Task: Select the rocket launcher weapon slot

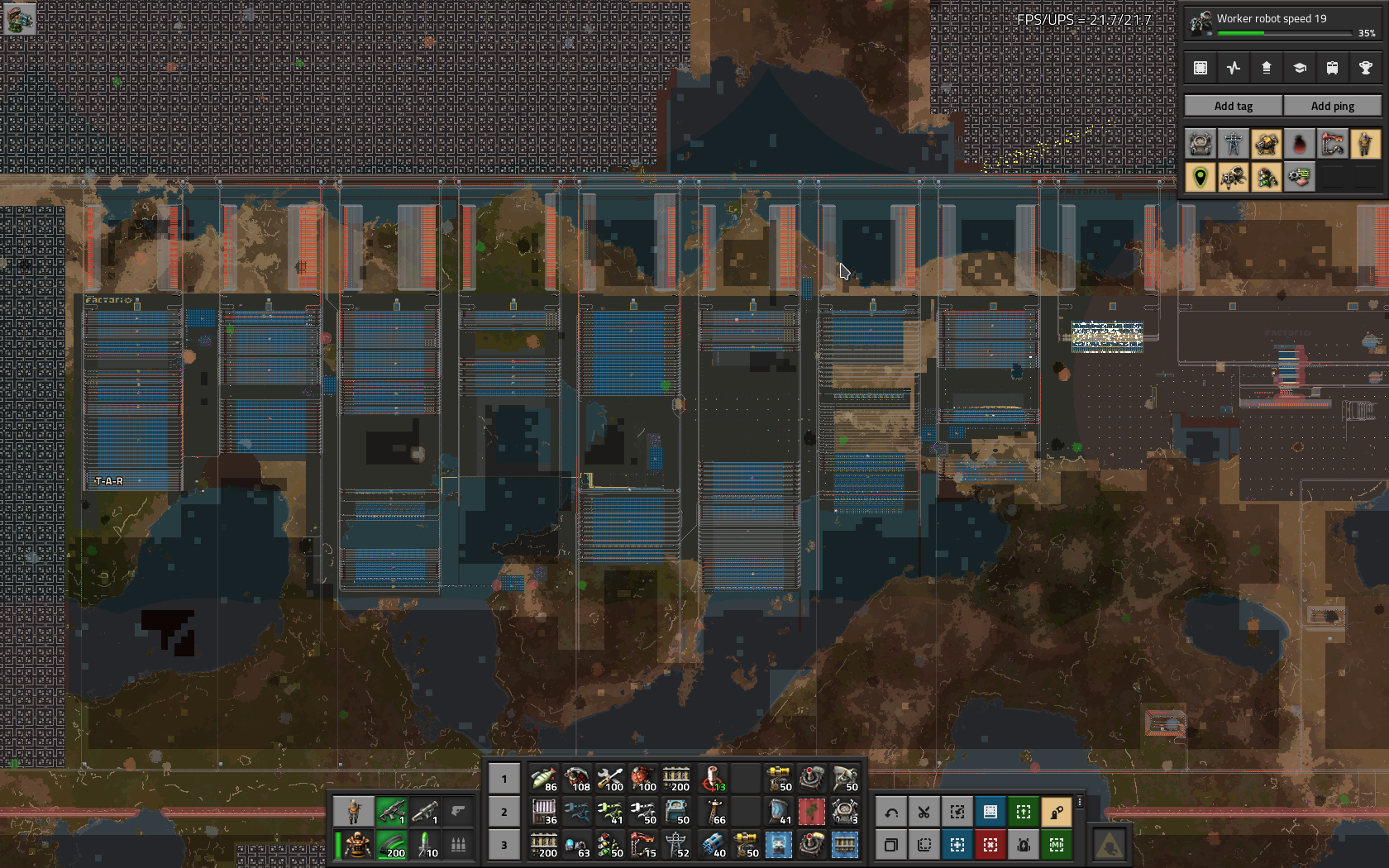Action: (x=424, y=812)
